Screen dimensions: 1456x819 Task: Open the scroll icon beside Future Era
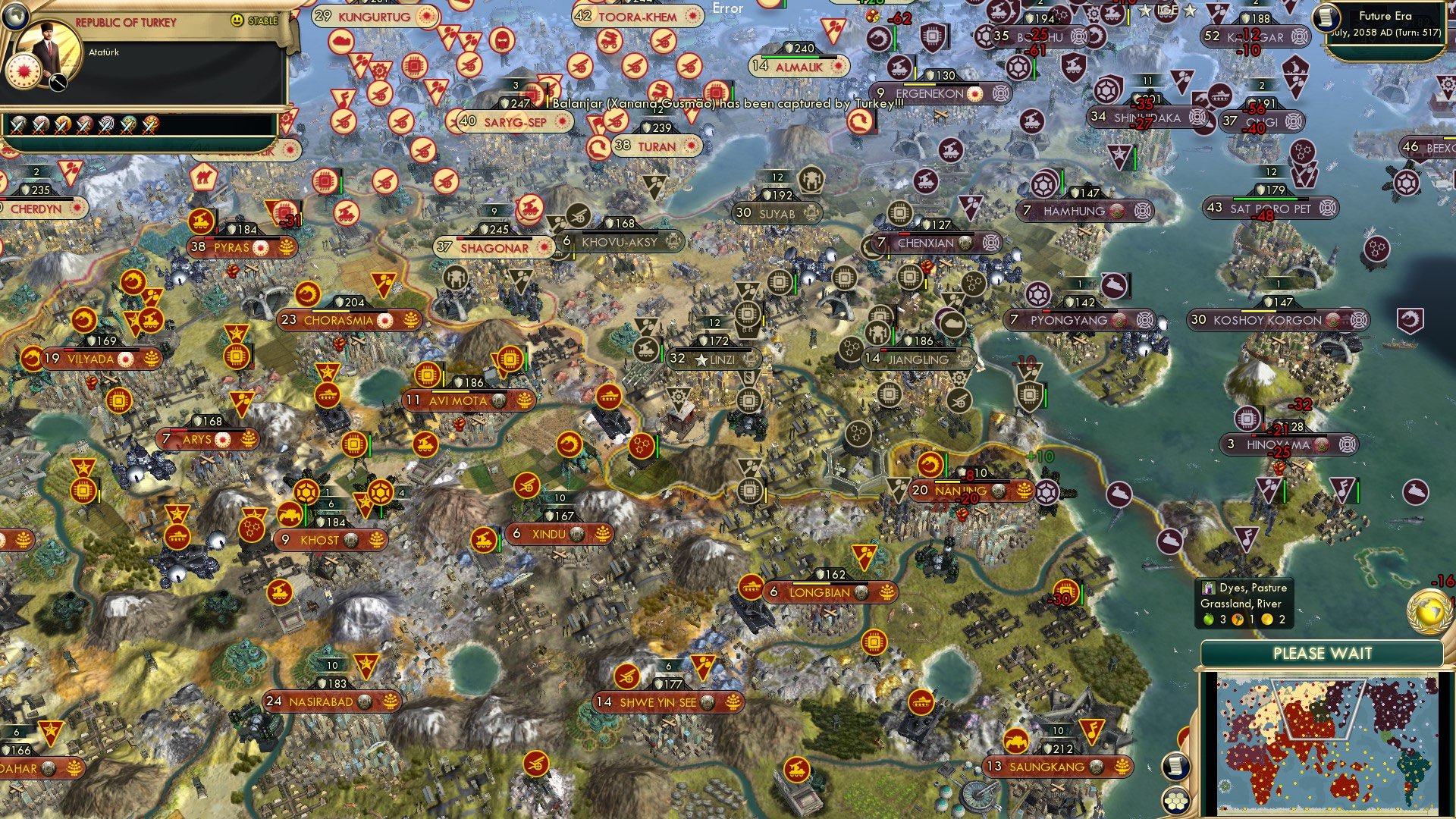point(1327,17)
